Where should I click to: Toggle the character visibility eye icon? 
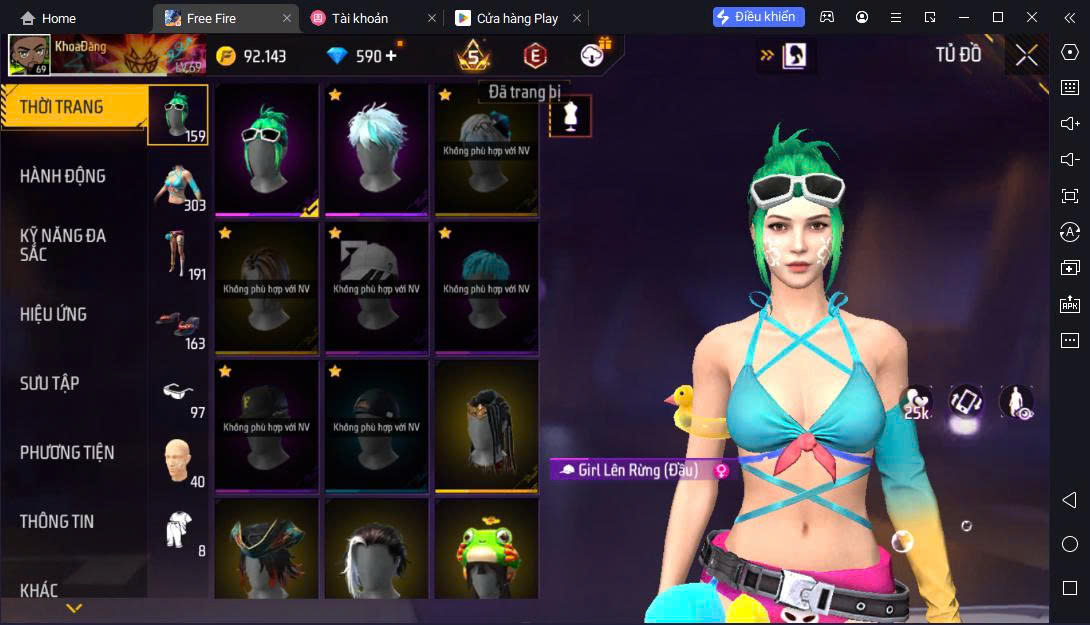tap(1016, 401)
